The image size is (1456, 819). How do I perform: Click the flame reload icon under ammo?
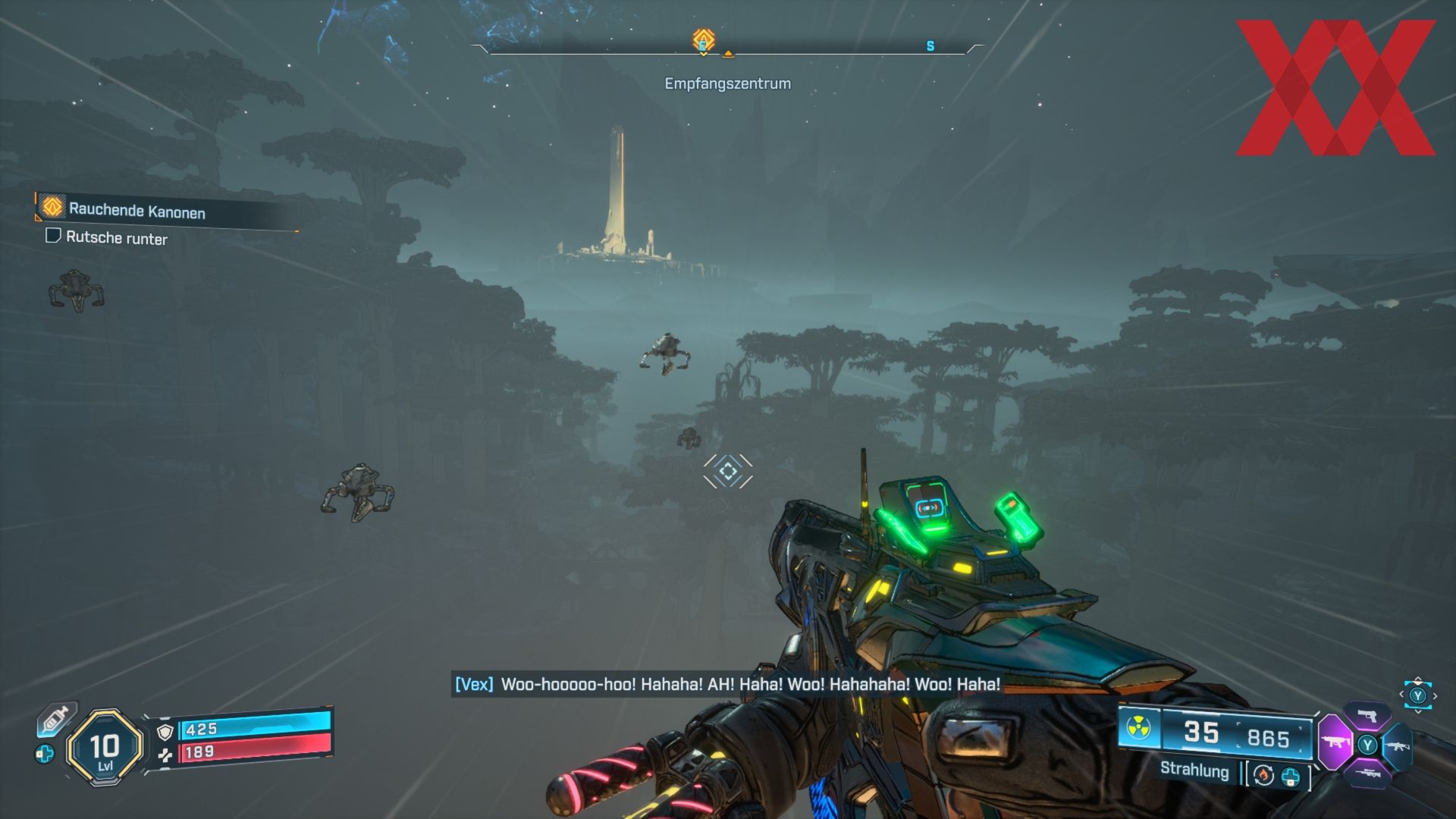[x=1263, y=775]
